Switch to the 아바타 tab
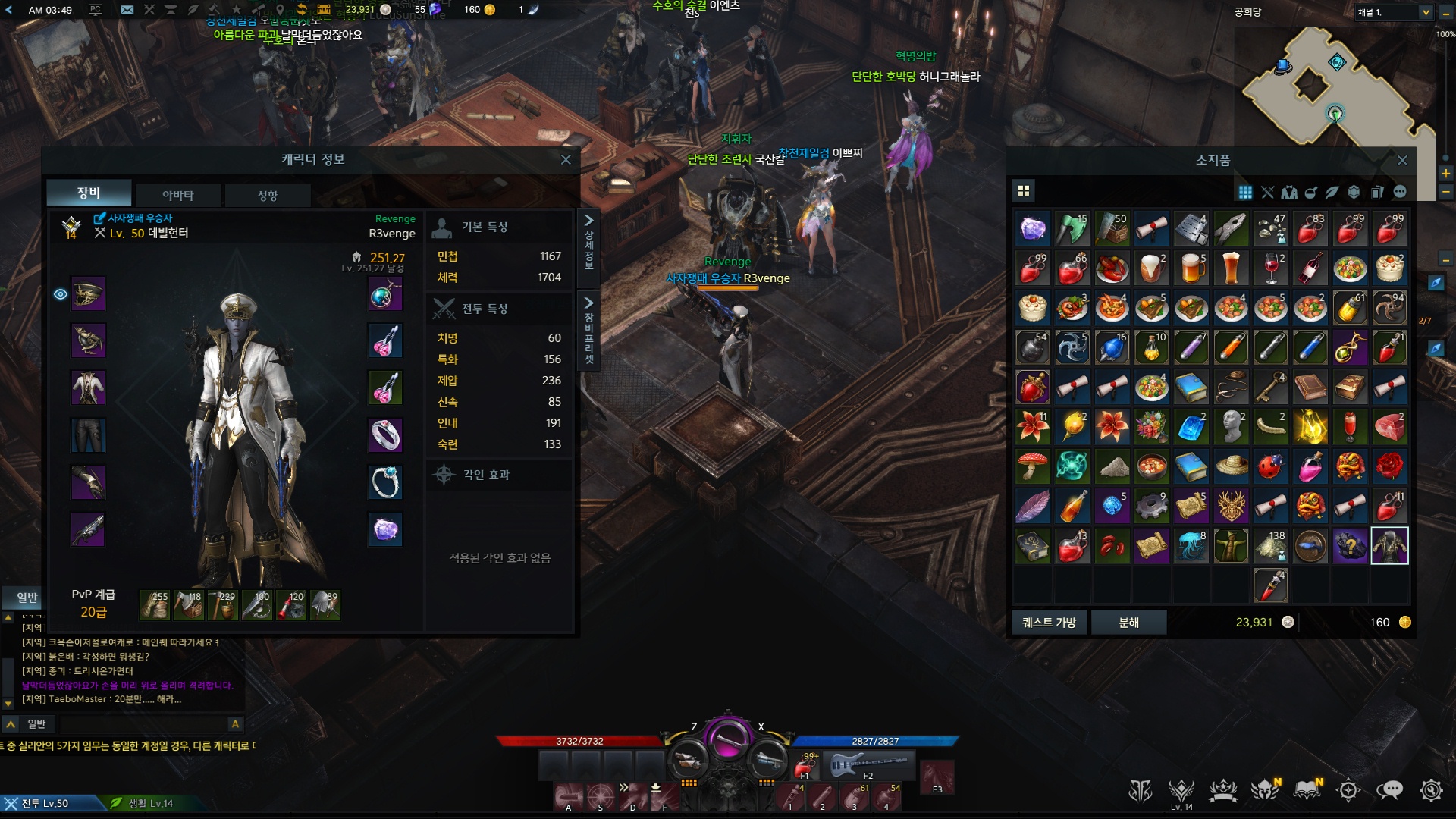 (177, 195)
